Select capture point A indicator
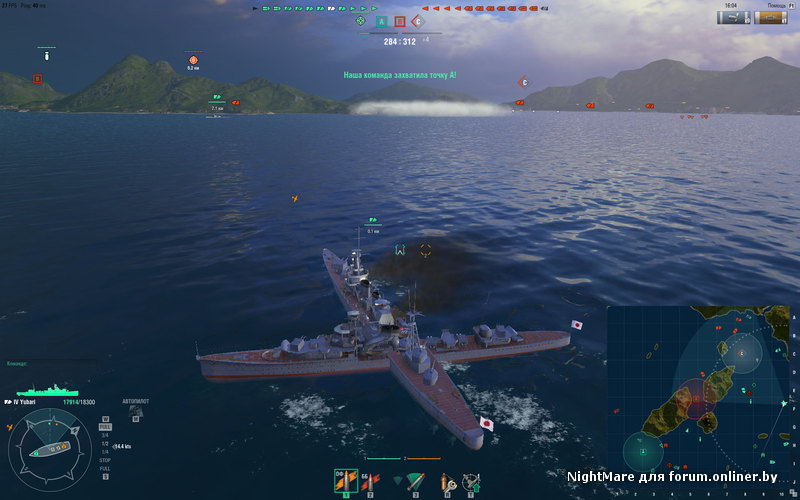800x500 pixels. click(x=381, y=21)
